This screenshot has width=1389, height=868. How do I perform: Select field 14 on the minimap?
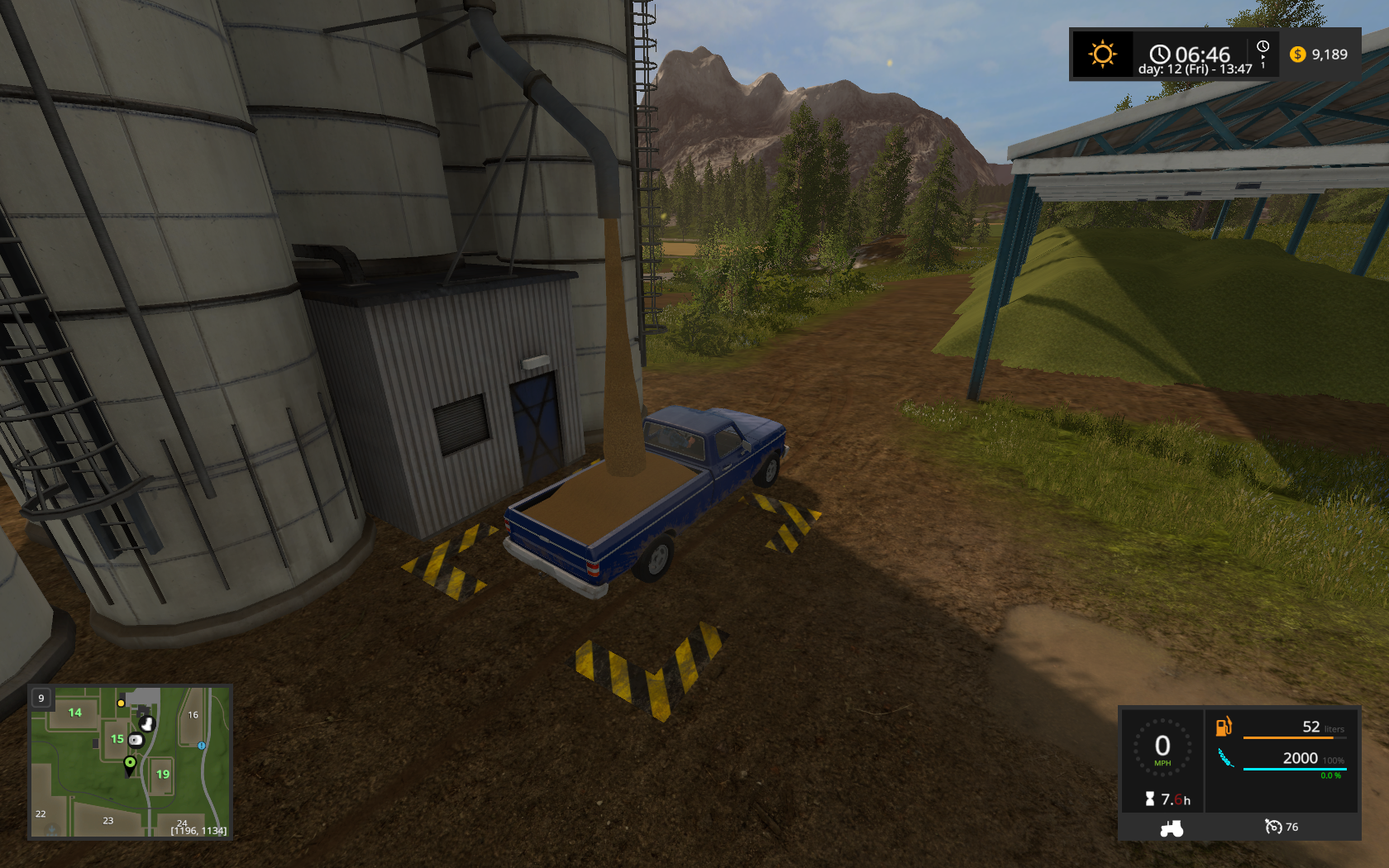point(75,713)
